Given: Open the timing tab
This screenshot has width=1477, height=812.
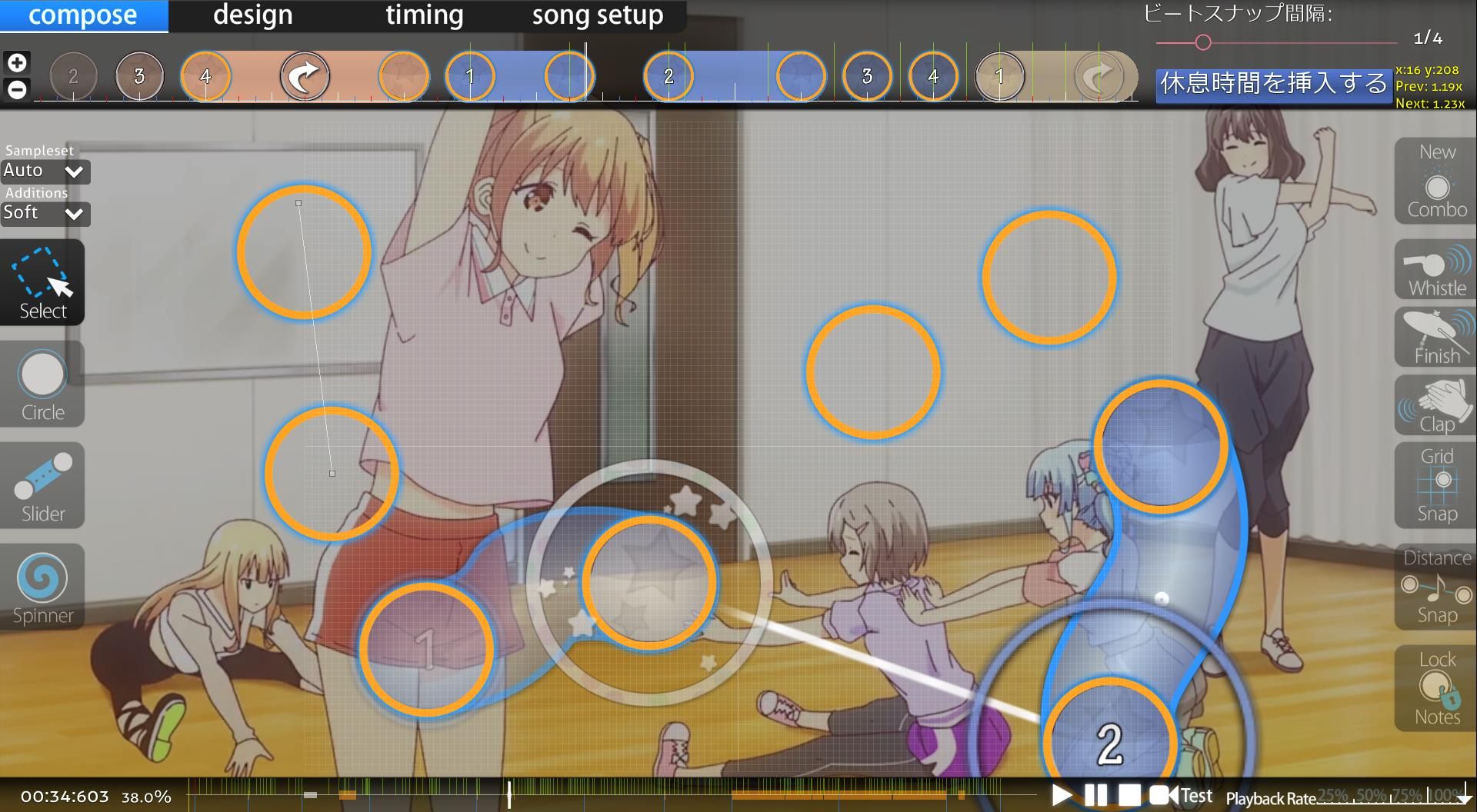Looking at the screenshot, I should (x=424, y=15).
